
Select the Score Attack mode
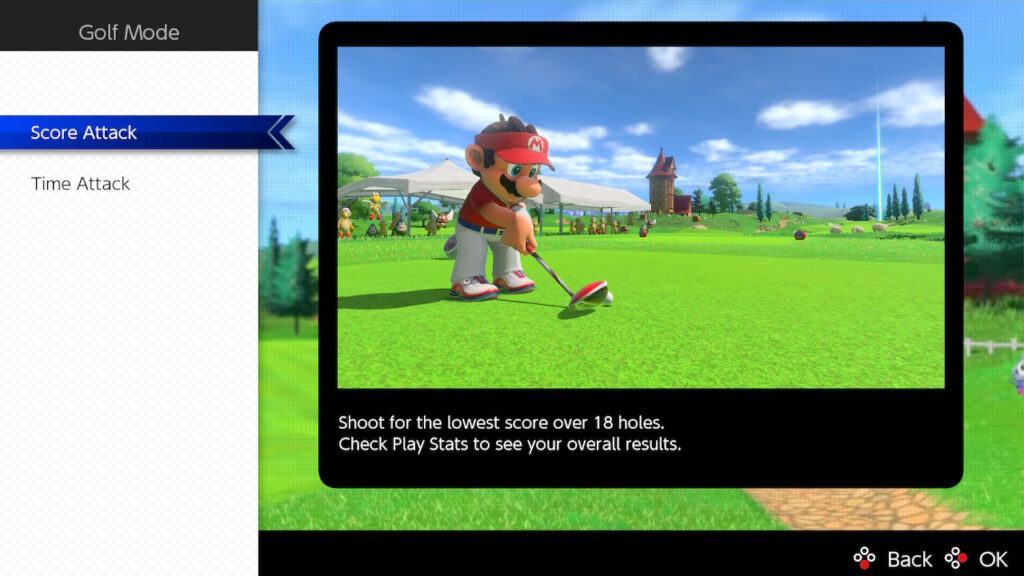[84, 133]
